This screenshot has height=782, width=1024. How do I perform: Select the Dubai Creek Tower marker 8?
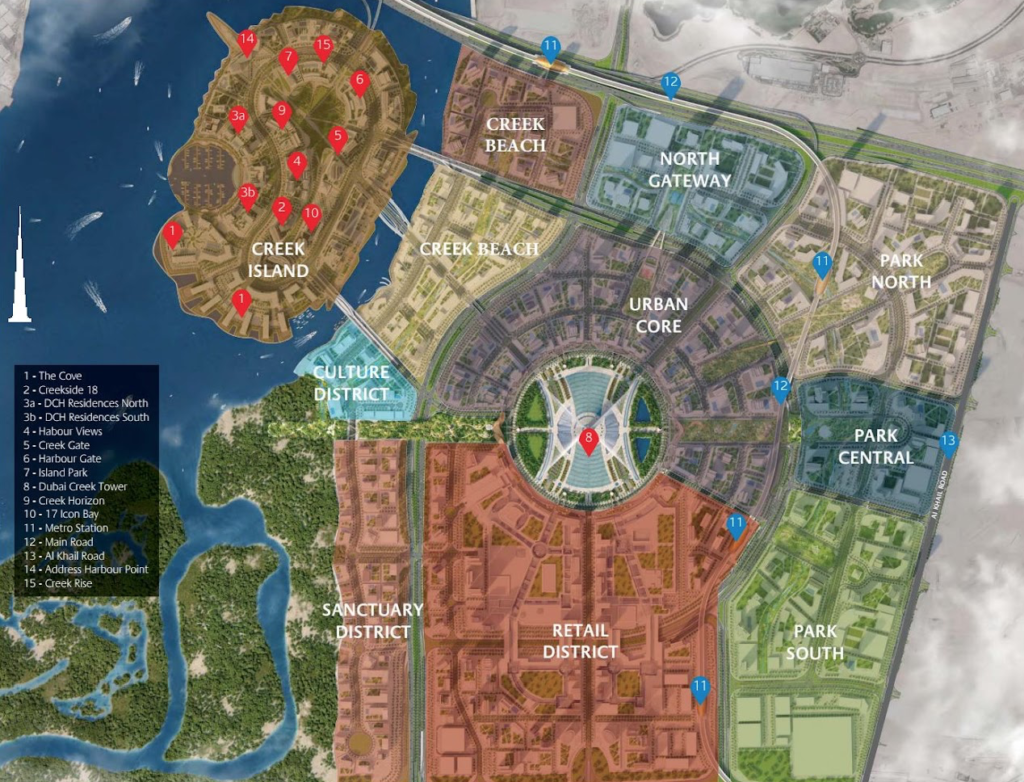(589, 439)
